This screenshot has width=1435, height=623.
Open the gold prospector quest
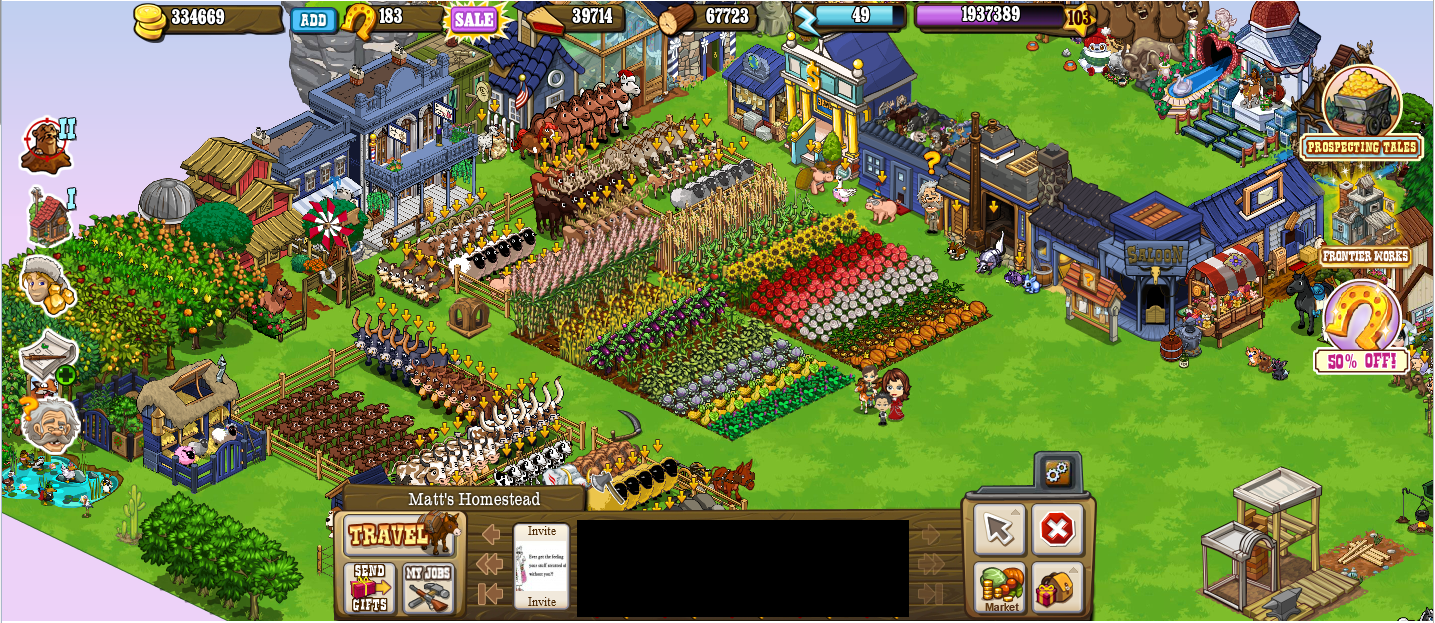(46, 285)
